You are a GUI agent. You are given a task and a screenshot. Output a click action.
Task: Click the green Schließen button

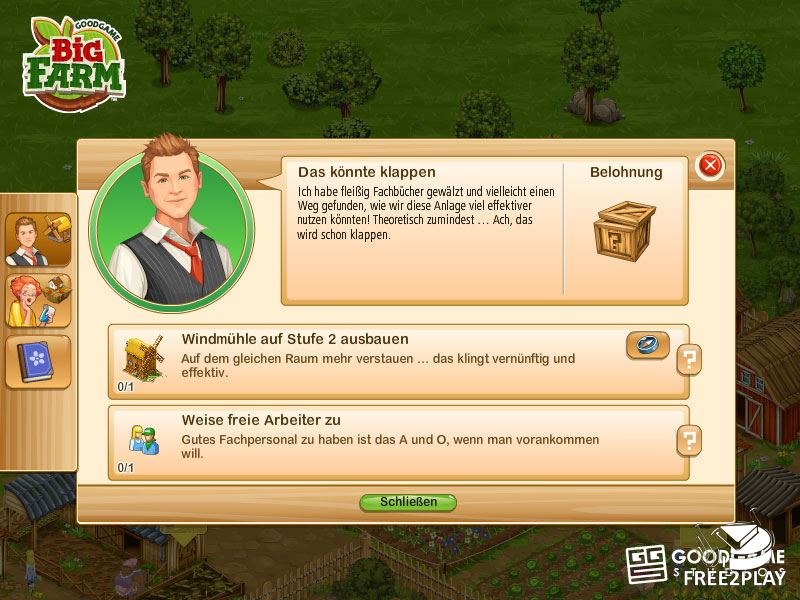[408, 502]
